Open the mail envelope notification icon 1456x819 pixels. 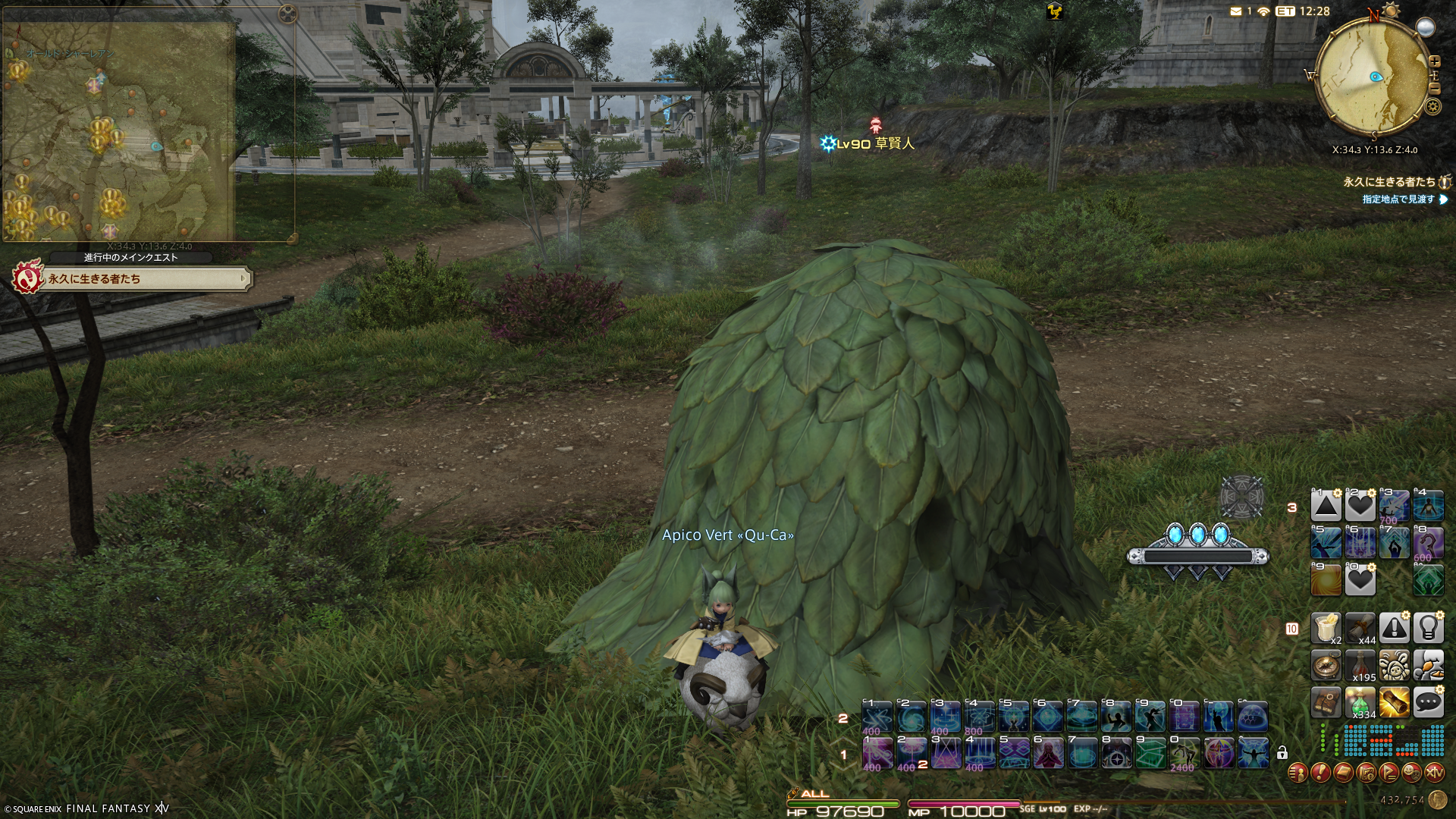(1236, 11)
